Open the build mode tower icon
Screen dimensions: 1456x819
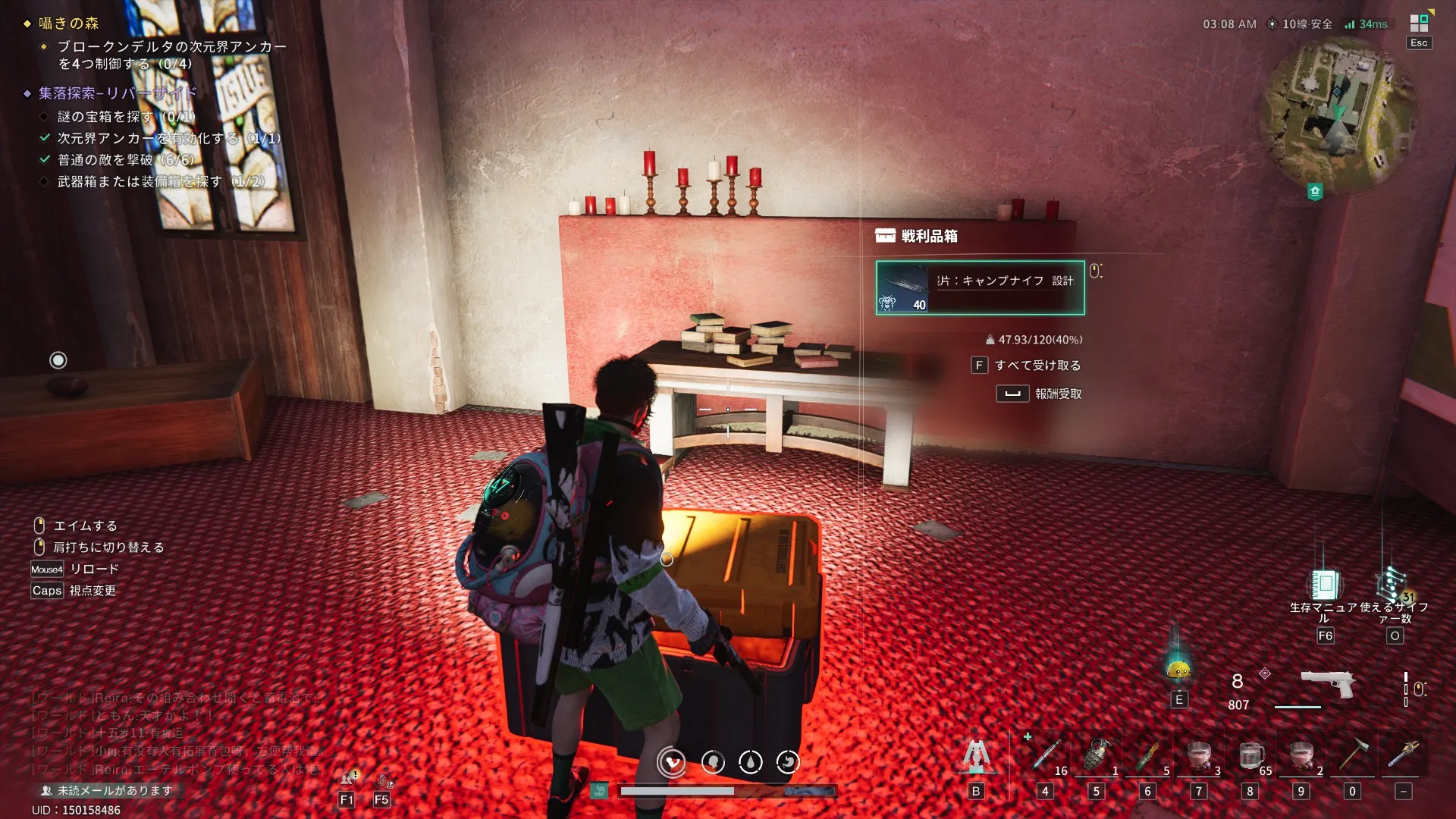pos(976,755)
